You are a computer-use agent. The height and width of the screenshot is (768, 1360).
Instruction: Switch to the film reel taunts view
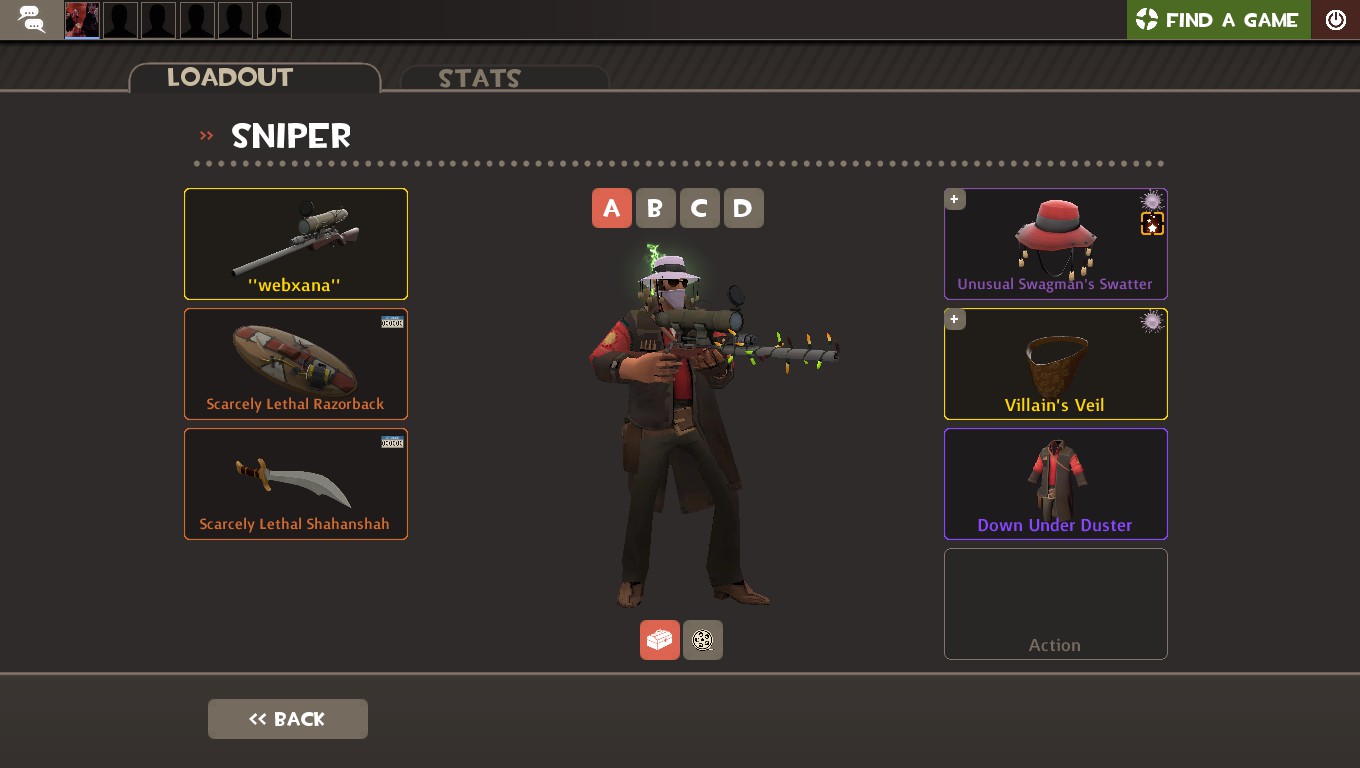(703, 640)
